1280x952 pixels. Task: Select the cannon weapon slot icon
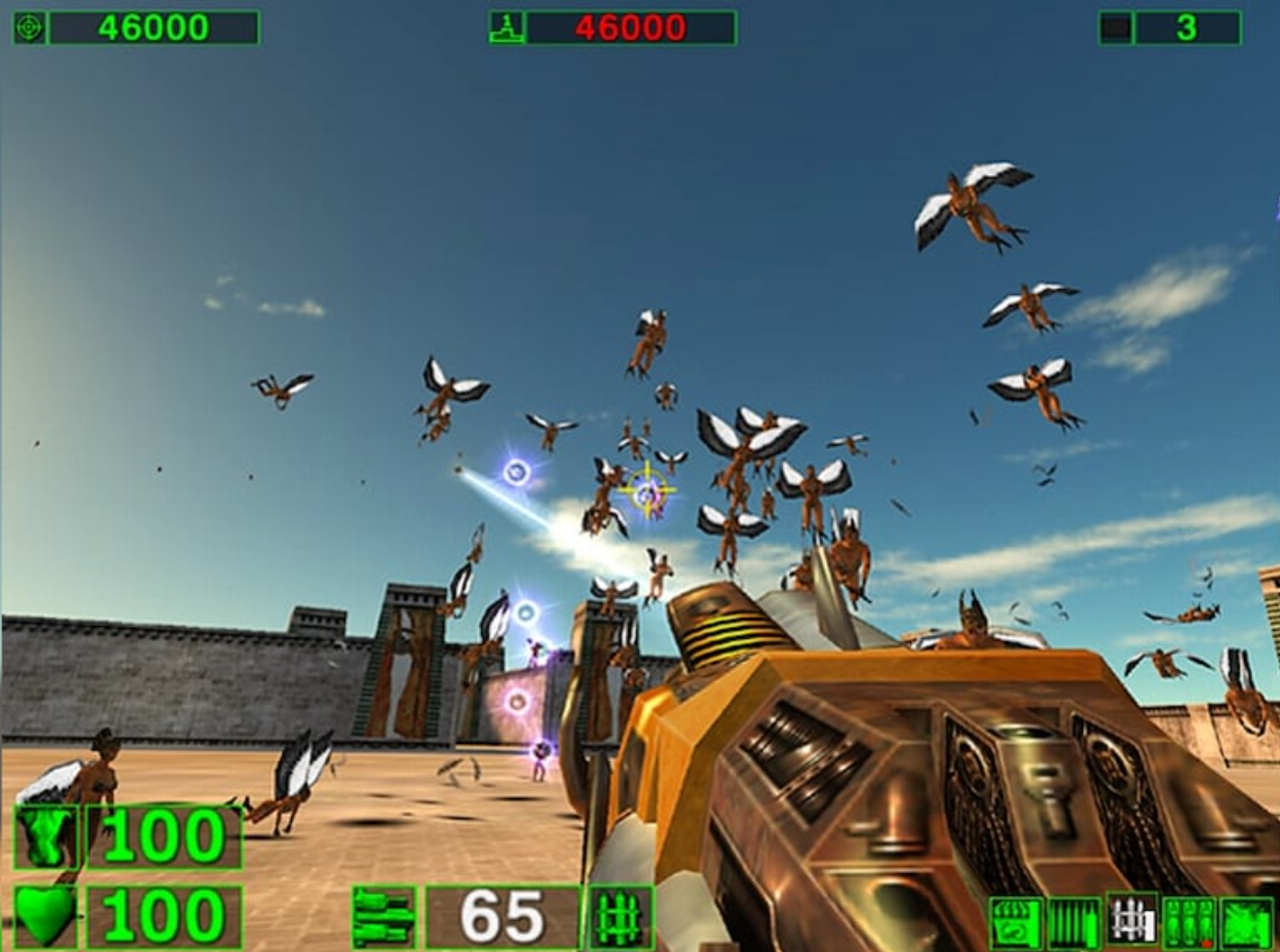pos(1246,922)
